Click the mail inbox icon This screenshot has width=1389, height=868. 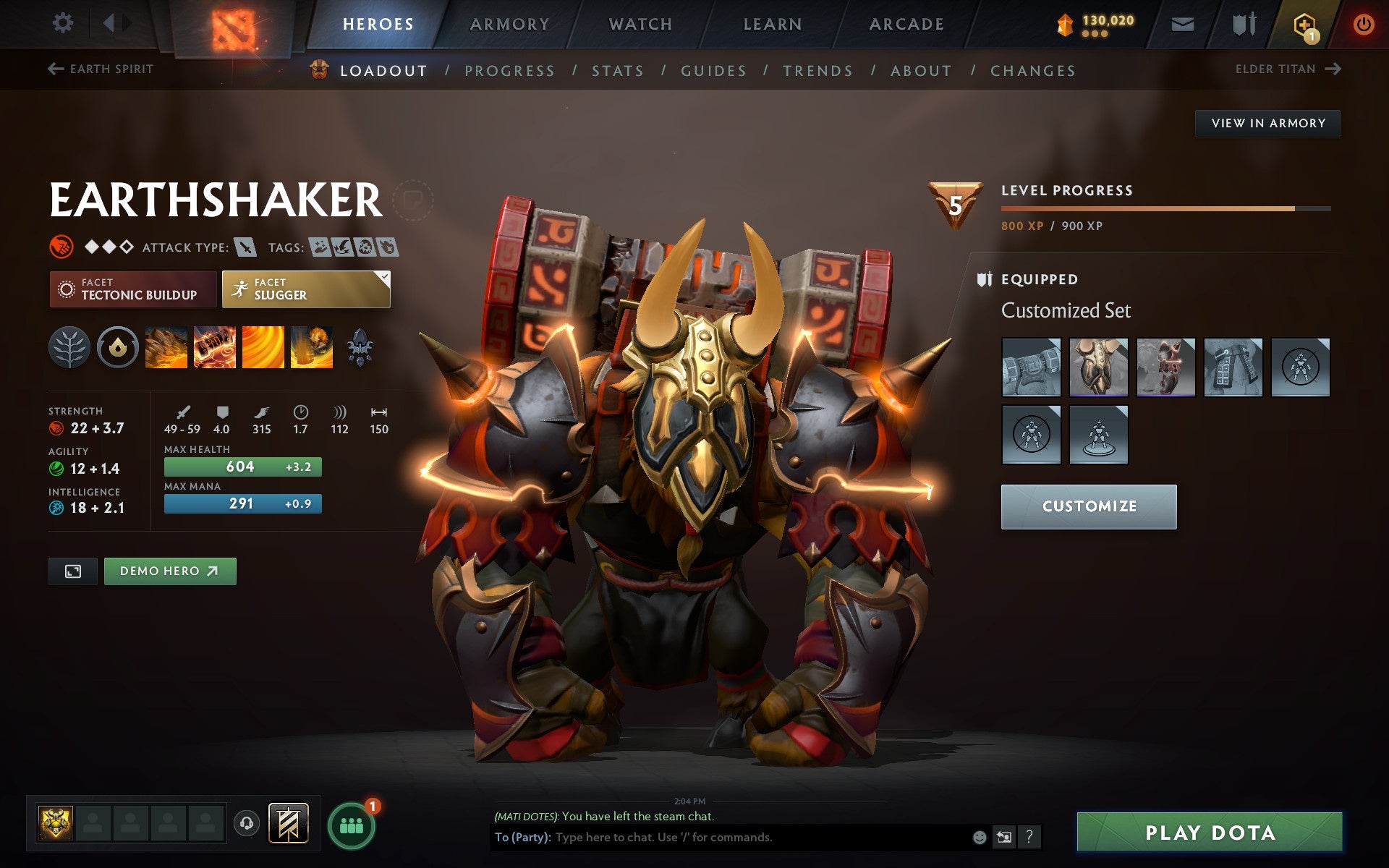pos(1181,23)
